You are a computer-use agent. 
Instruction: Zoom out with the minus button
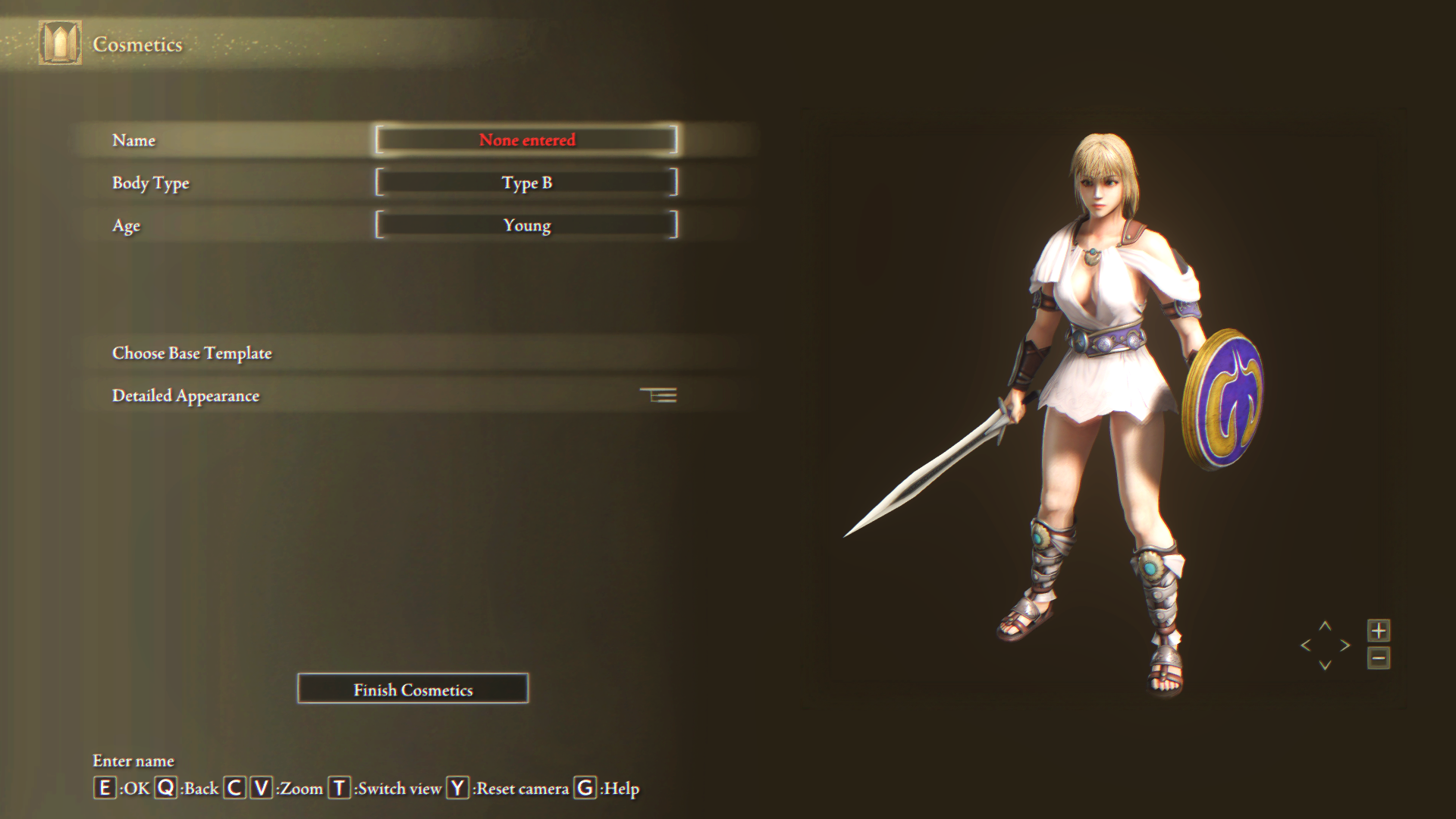[1379, 658]
